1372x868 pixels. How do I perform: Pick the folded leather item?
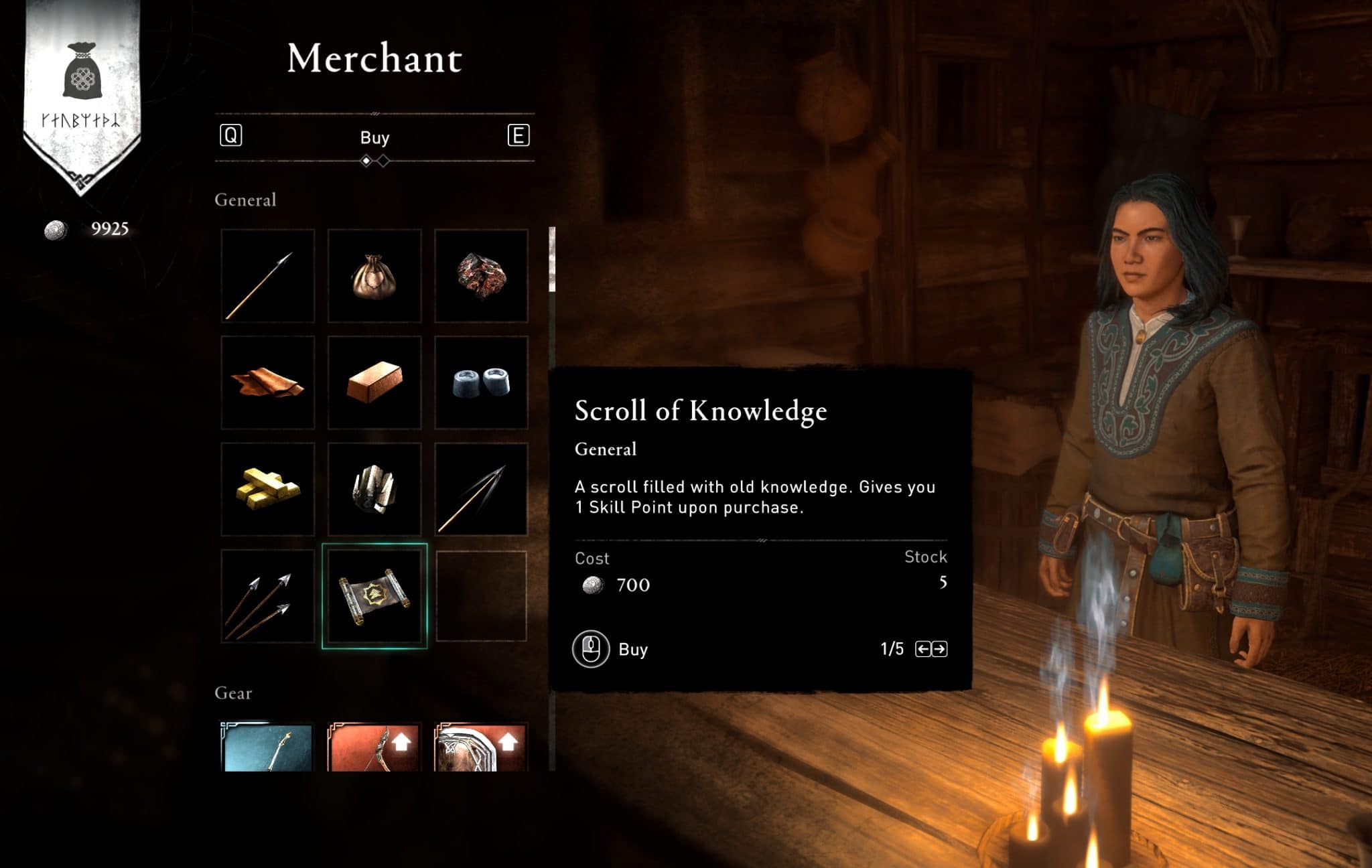tap(268, 382)
